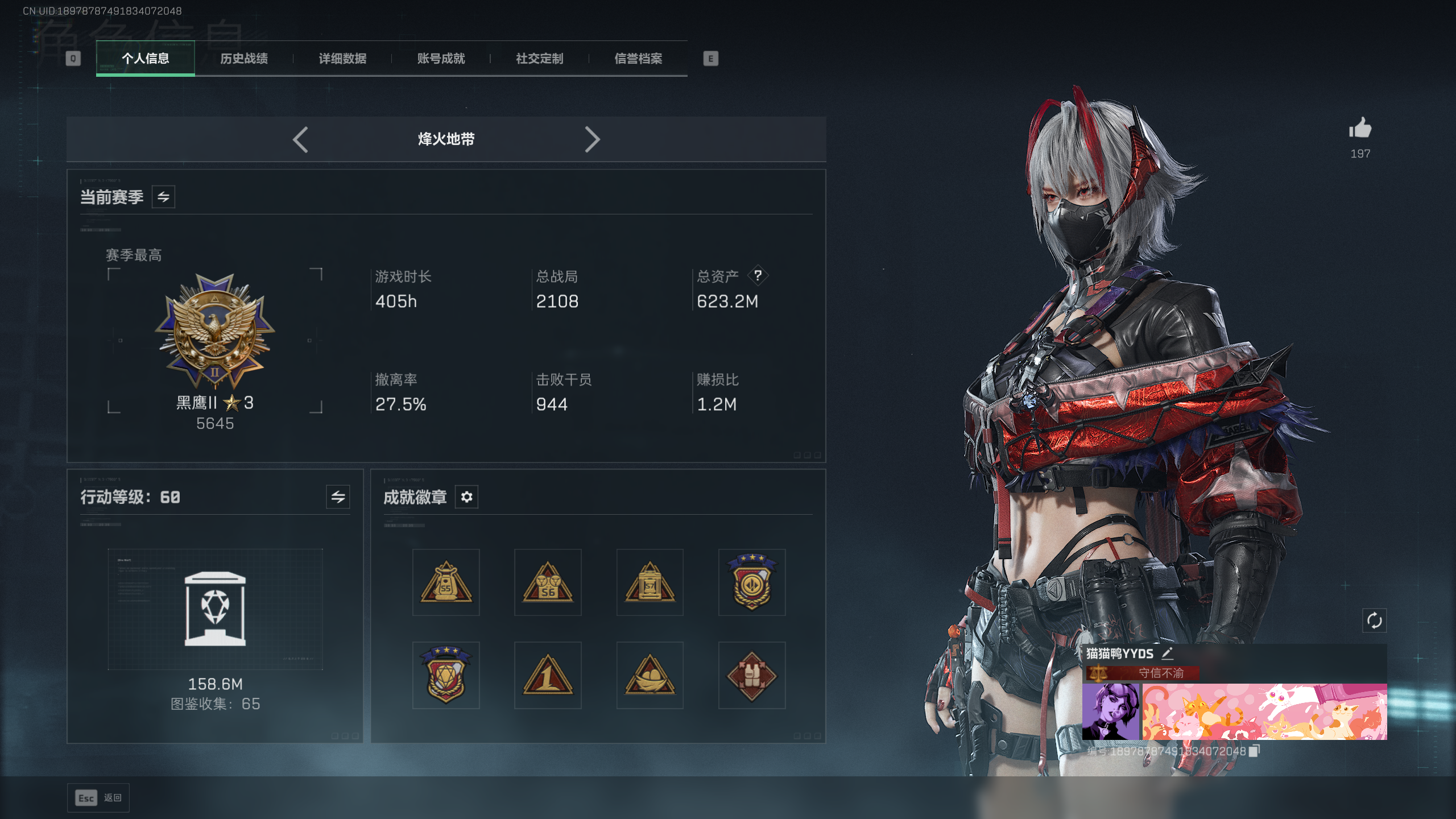The height and width of the screenshot is (819, 1456).
Task: Select the S5 achievement badge
Action: coord(446,582)
